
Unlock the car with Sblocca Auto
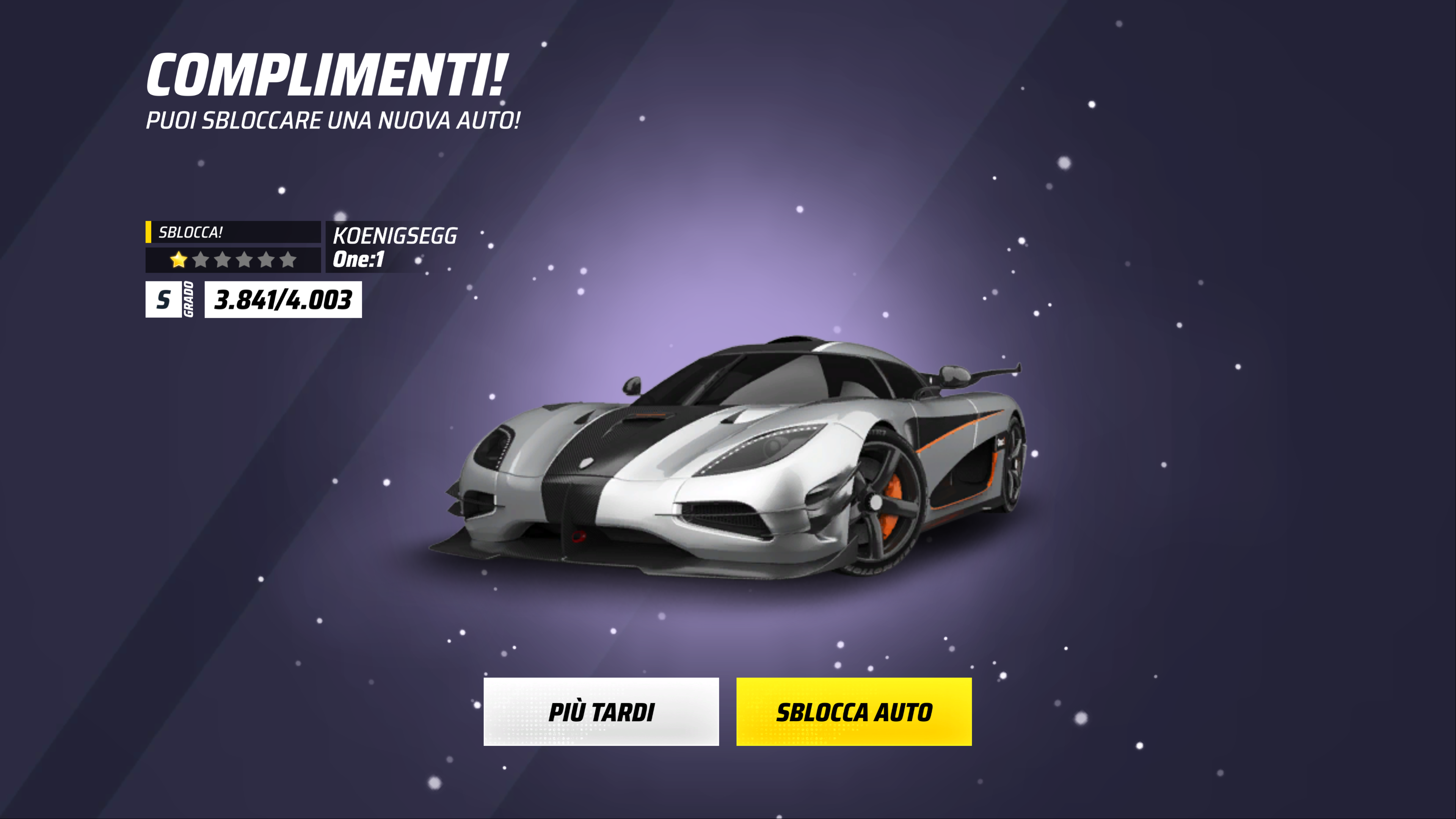point(854,712)
